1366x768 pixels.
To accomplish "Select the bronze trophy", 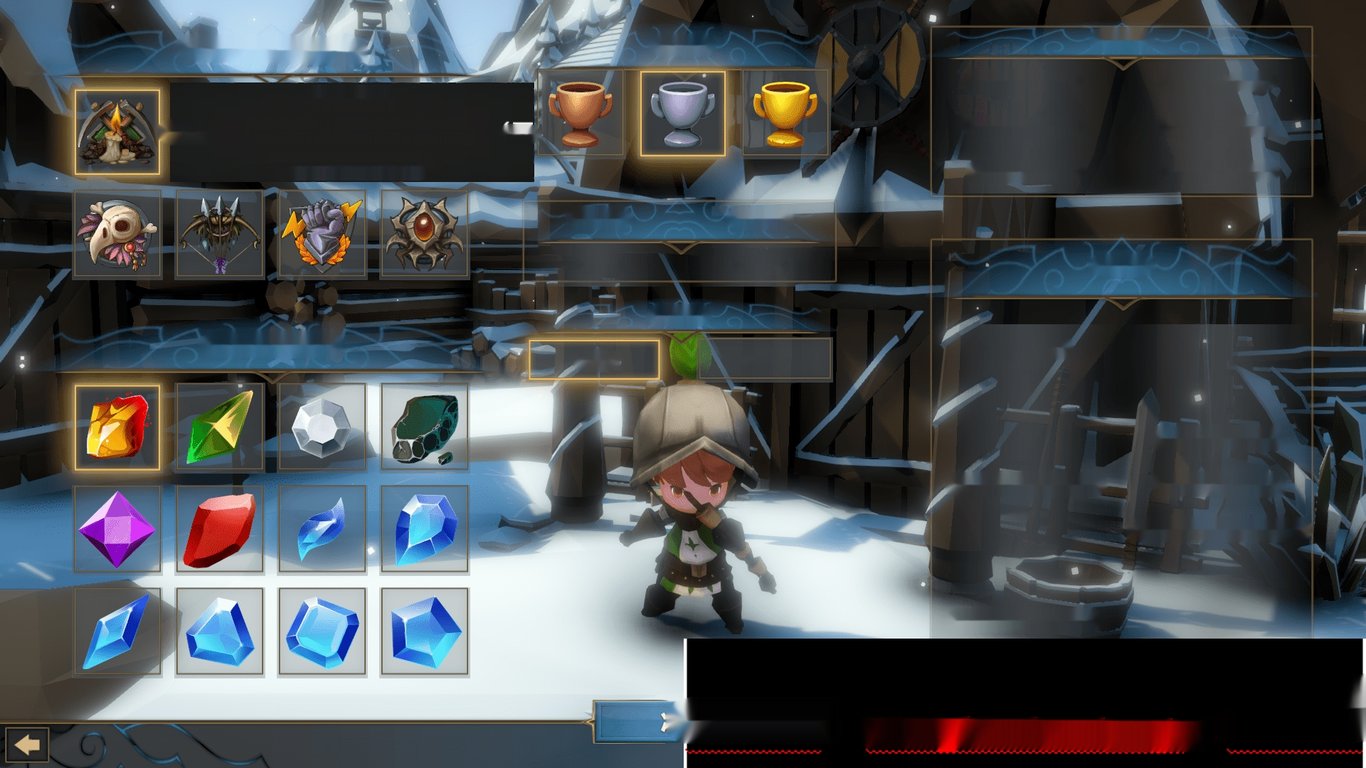I will [x=580, y=113].
